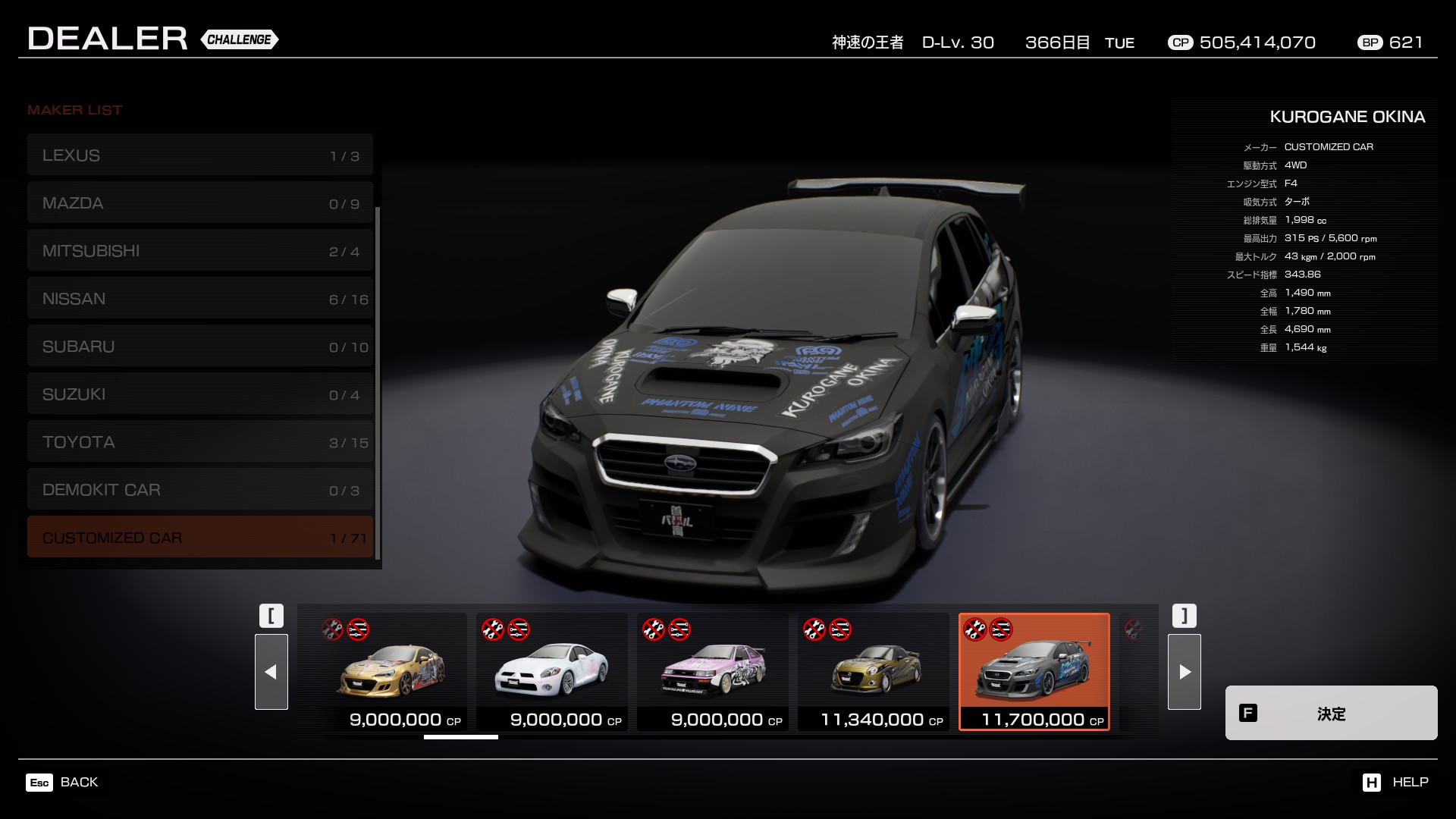The width and height of the screenshot is (1456, 819).
Task: Open the HELP screen
Action: 1395,782
